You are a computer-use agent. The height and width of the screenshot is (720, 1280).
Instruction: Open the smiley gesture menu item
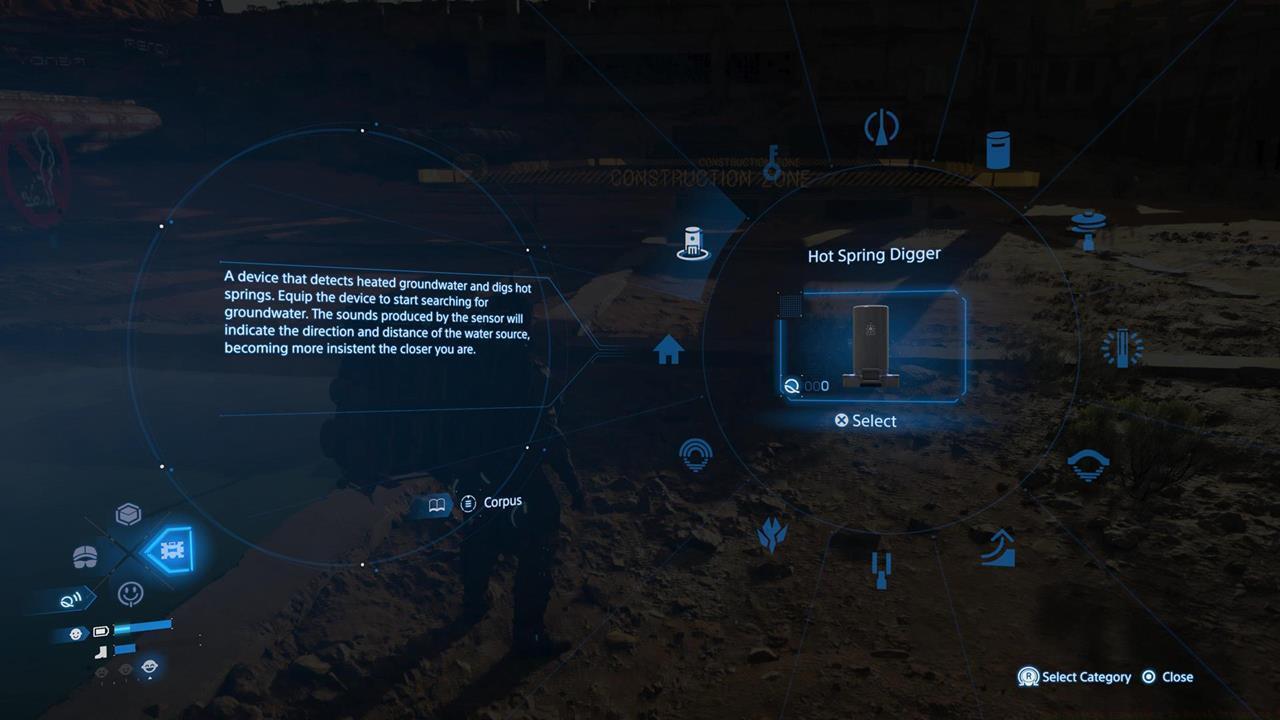coord(130,593)
